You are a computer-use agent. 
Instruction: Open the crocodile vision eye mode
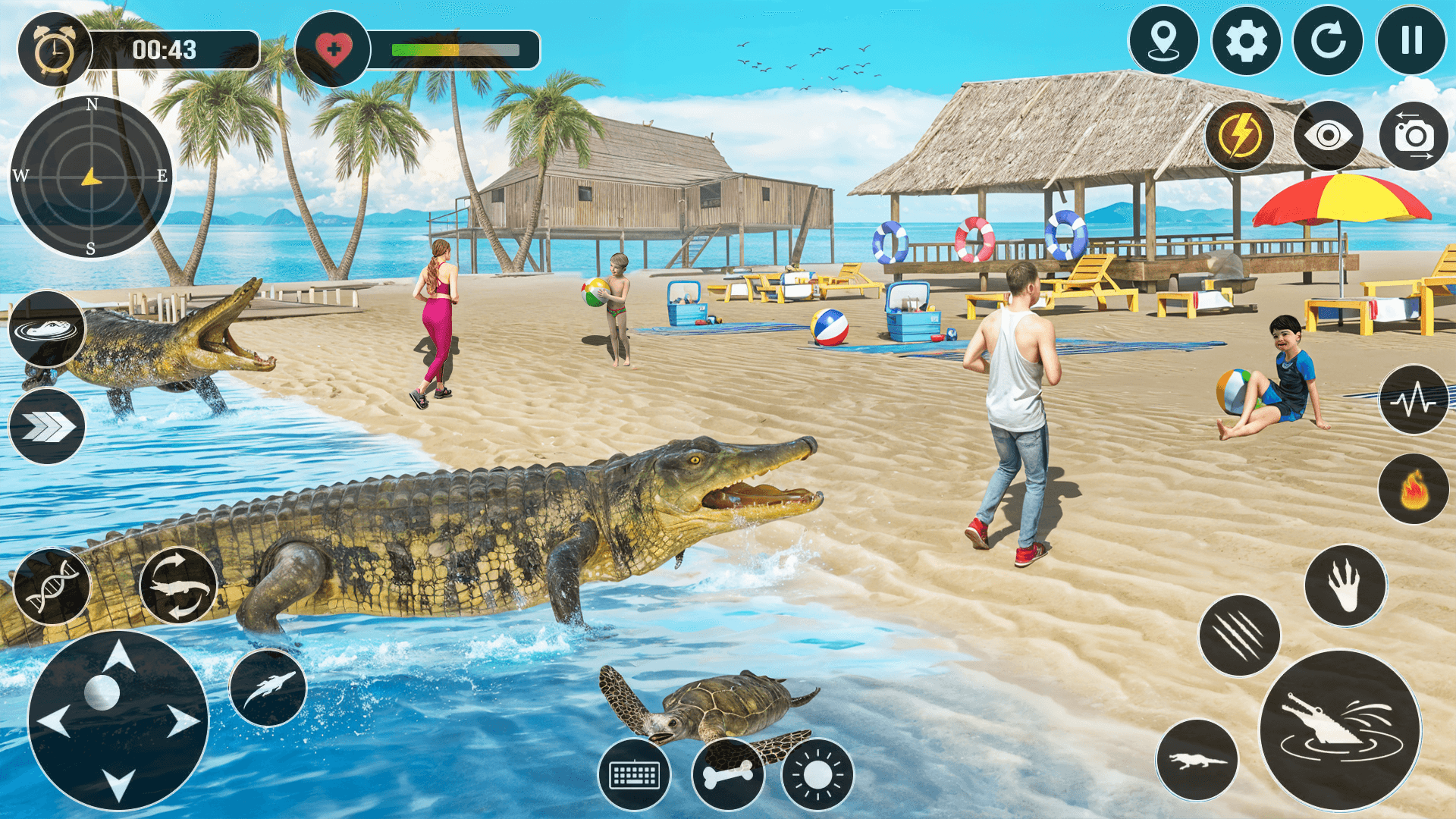click(1327, 135)
